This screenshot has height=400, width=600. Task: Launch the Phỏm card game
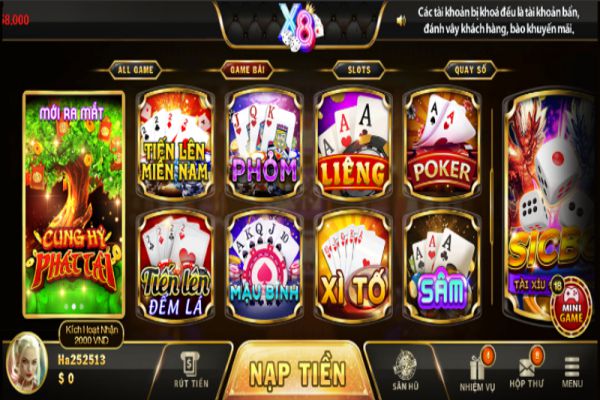tap(266, 144)
